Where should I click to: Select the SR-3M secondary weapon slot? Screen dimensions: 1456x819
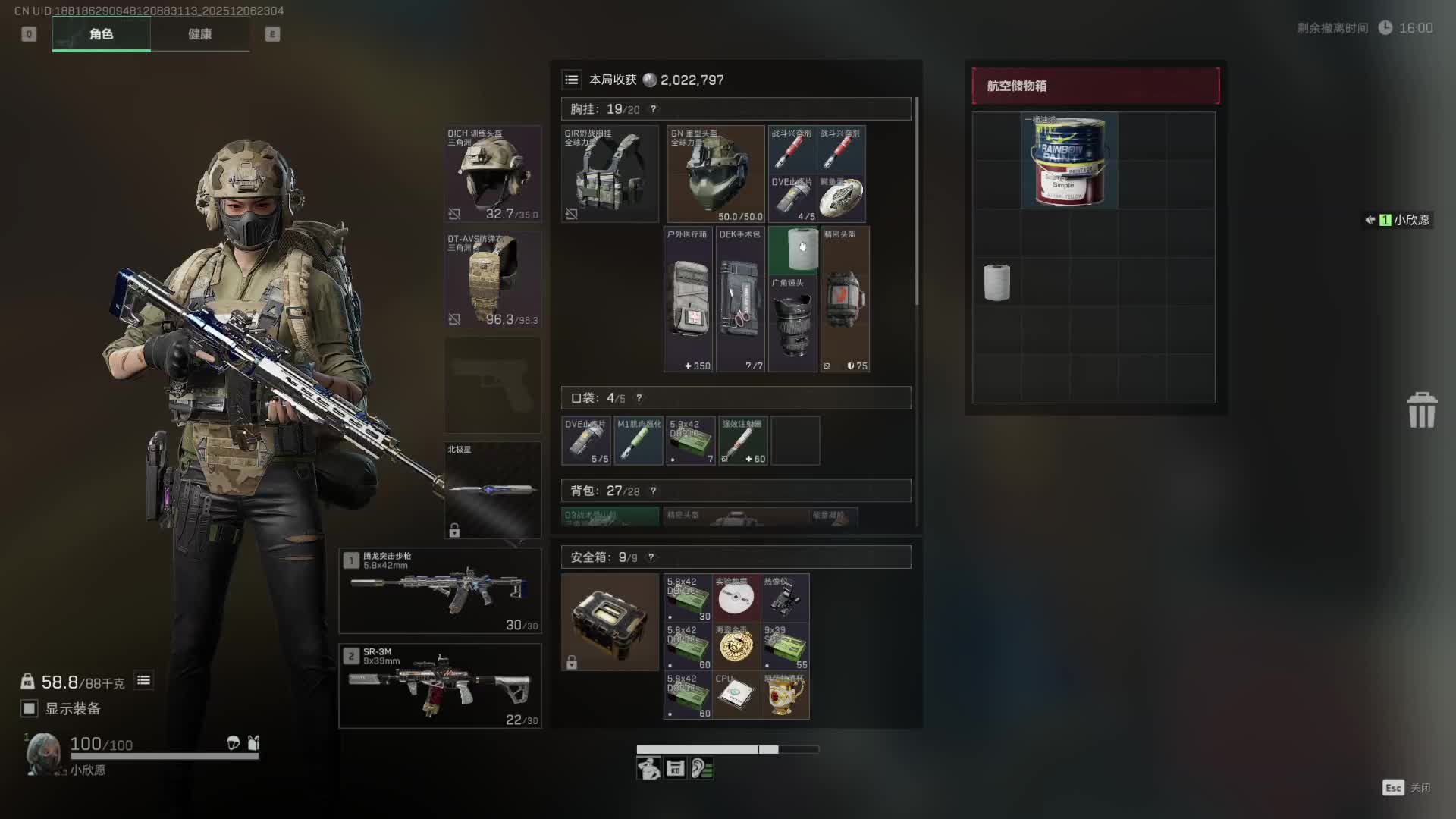pyautogui.click(x=440, y=686)
